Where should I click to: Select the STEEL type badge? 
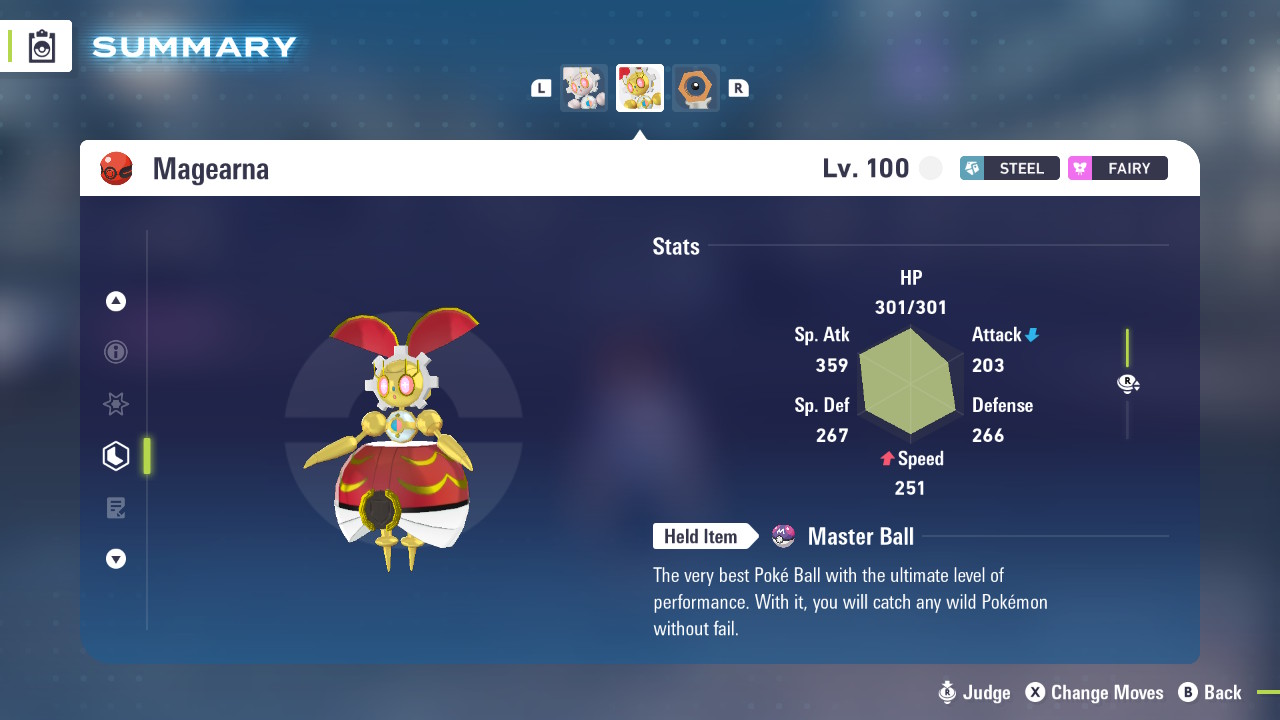[1009, 168]
